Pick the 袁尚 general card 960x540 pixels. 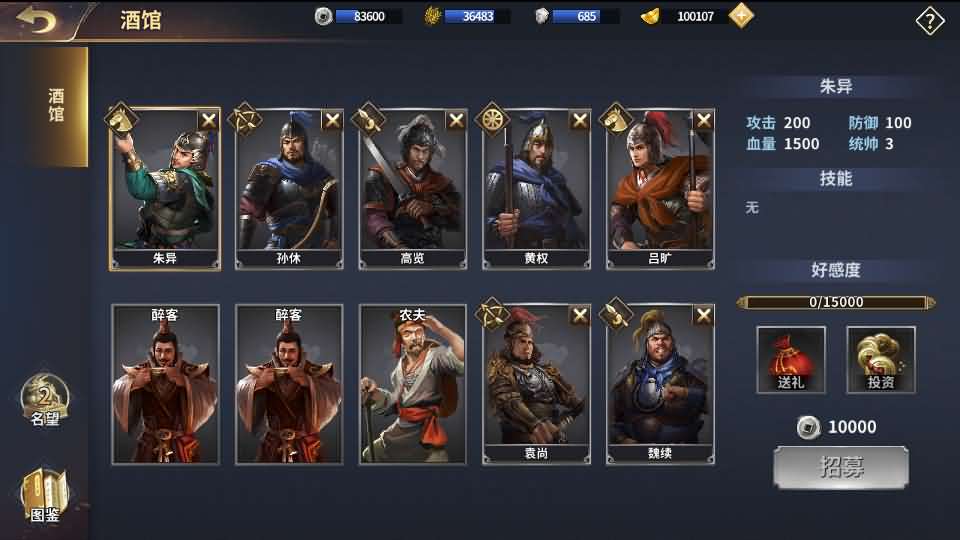(537, 385)
